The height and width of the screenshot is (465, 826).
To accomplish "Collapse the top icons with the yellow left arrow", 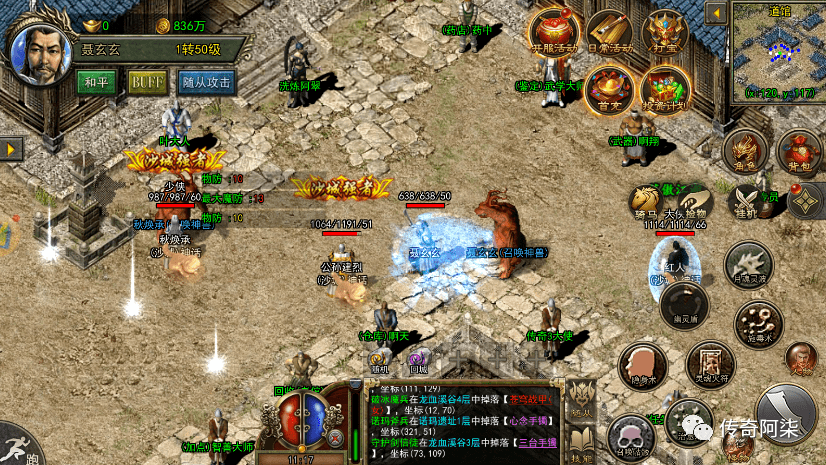I will (715, 14).
